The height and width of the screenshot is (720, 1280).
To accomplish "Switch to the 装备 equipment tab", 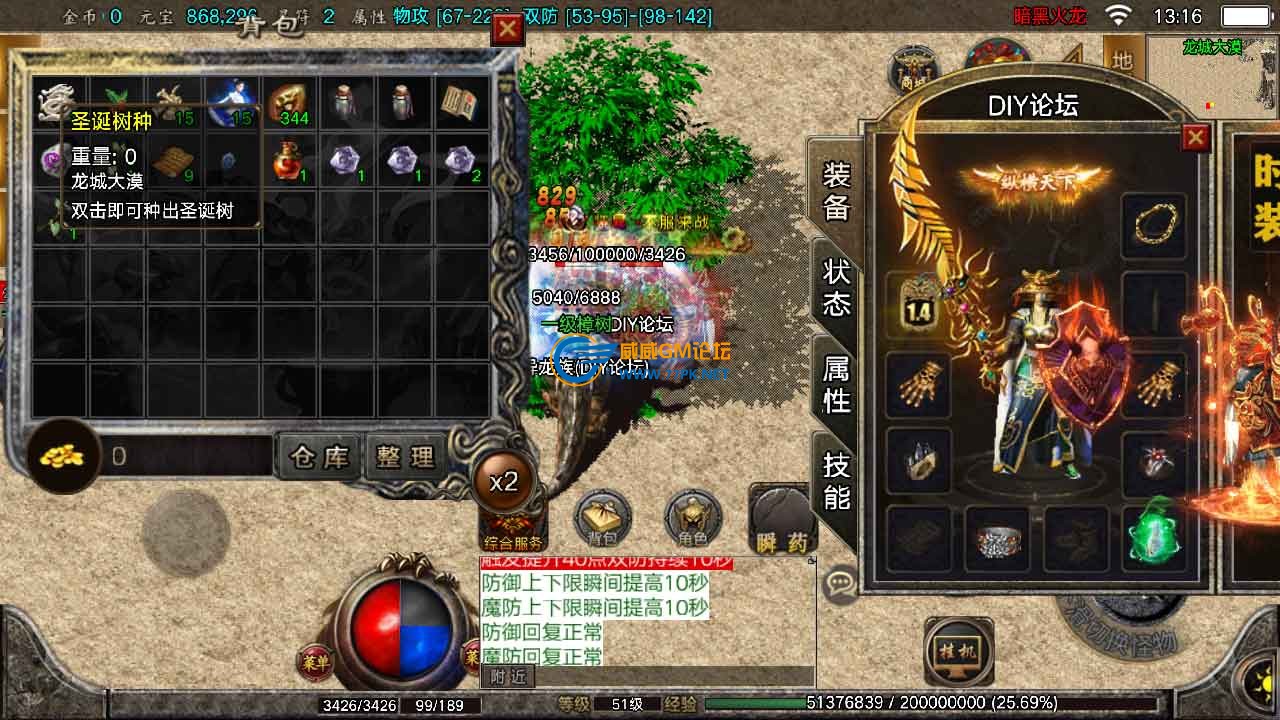I will click(x=836, y=191).
